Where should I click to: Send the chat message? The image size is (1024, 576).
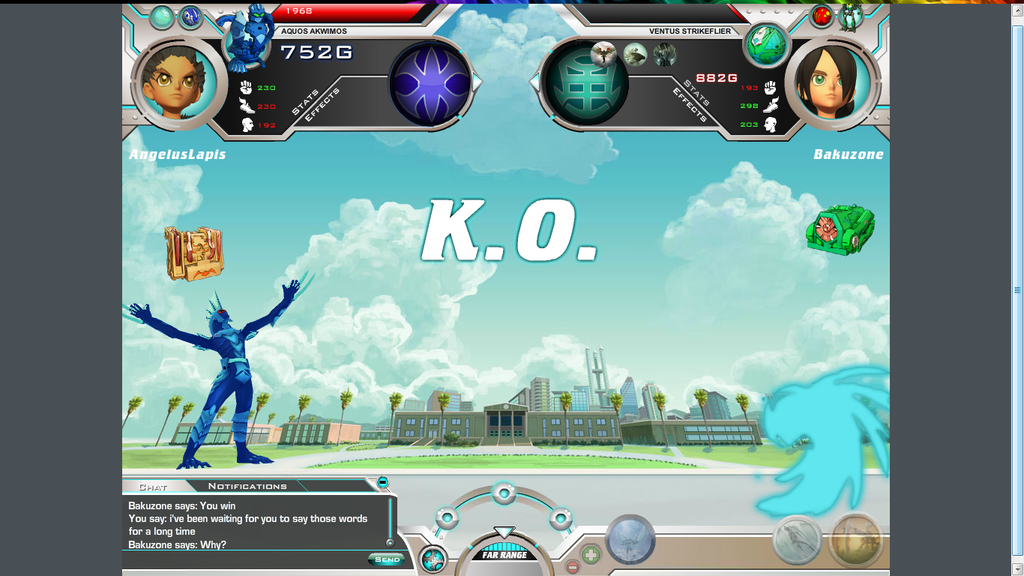tap(387, 559)
